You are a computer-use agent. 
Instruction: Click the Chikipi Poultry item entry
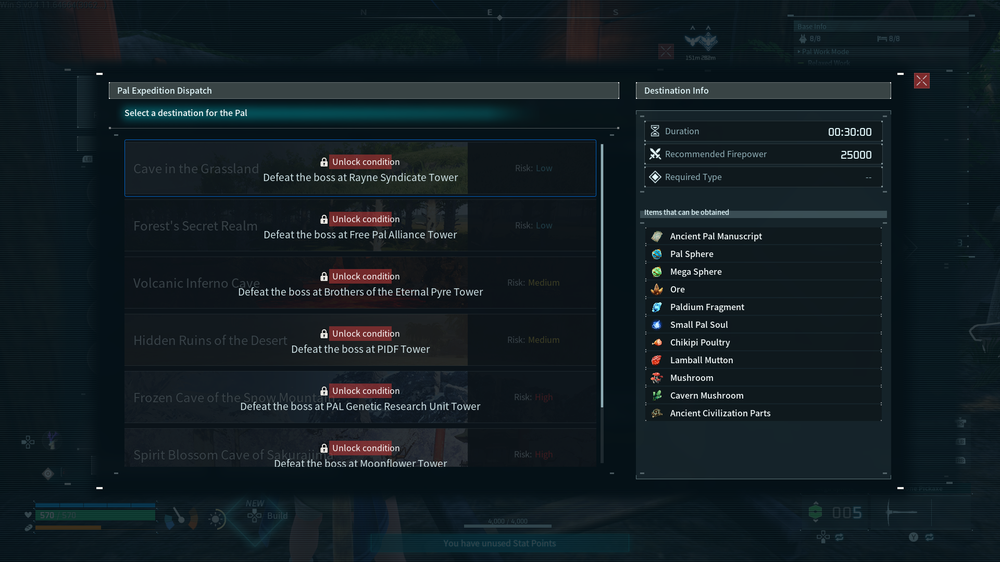tap(700, 343)
